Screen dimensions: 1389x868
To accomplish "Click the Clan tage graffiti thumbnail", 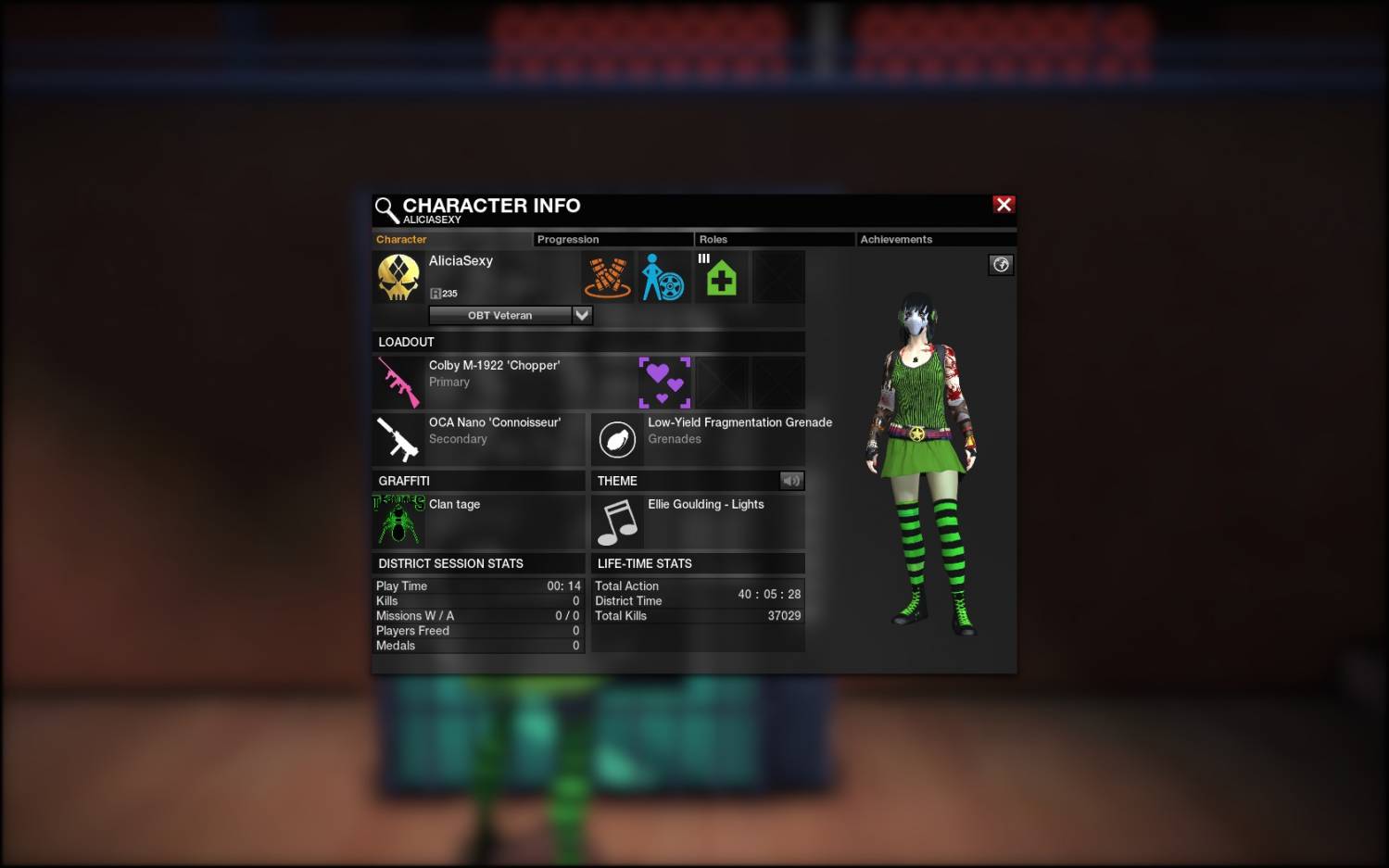I will click(399, 521).
